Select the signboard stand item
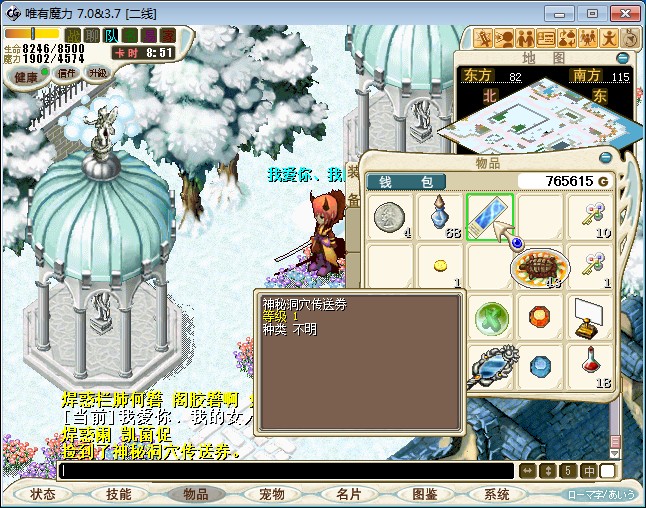Screen dimensions: 646x508 (x=591, y=317)
